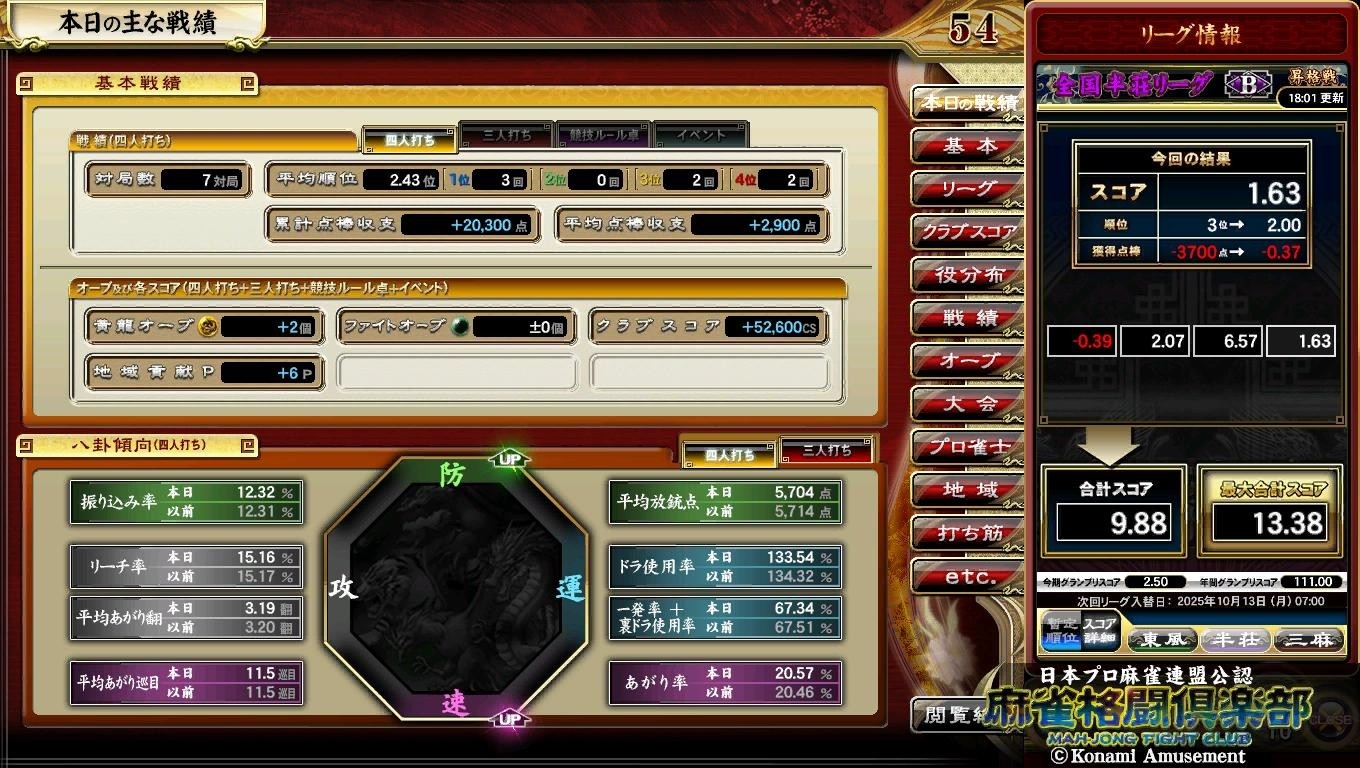
Task: Select the 半荘 mode button
Action: pos(1235,640)
